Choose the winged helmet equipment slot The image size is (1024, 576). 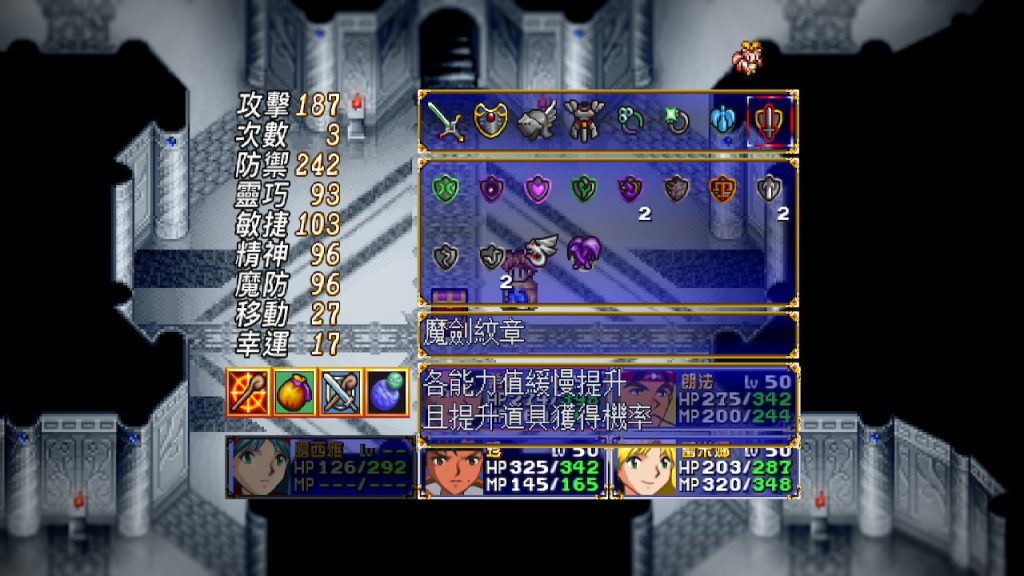point(536,119)
